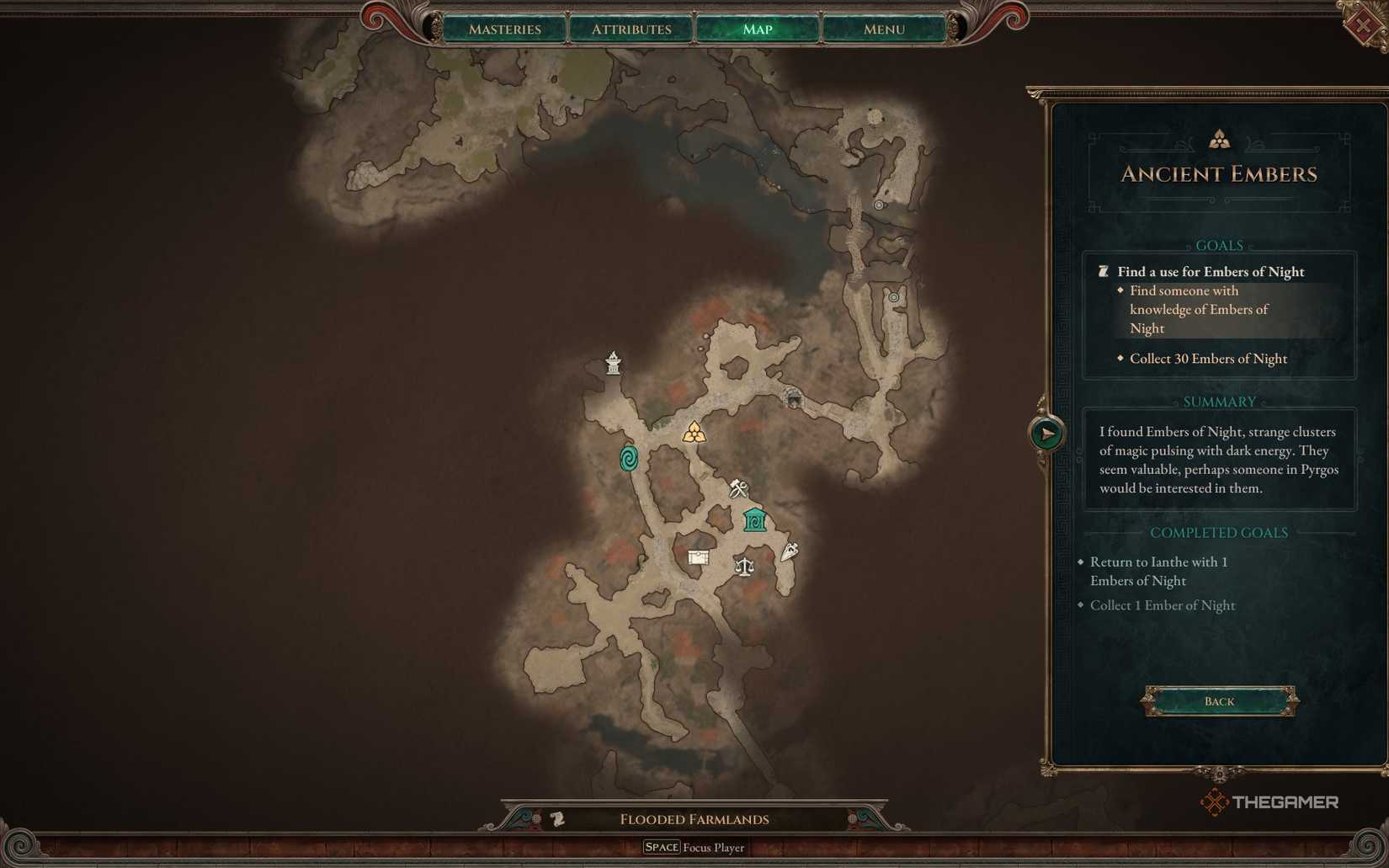Select the treasure chest icon on the map
1389x868 pixels.
pyautogui.click(x=699, y=557)
